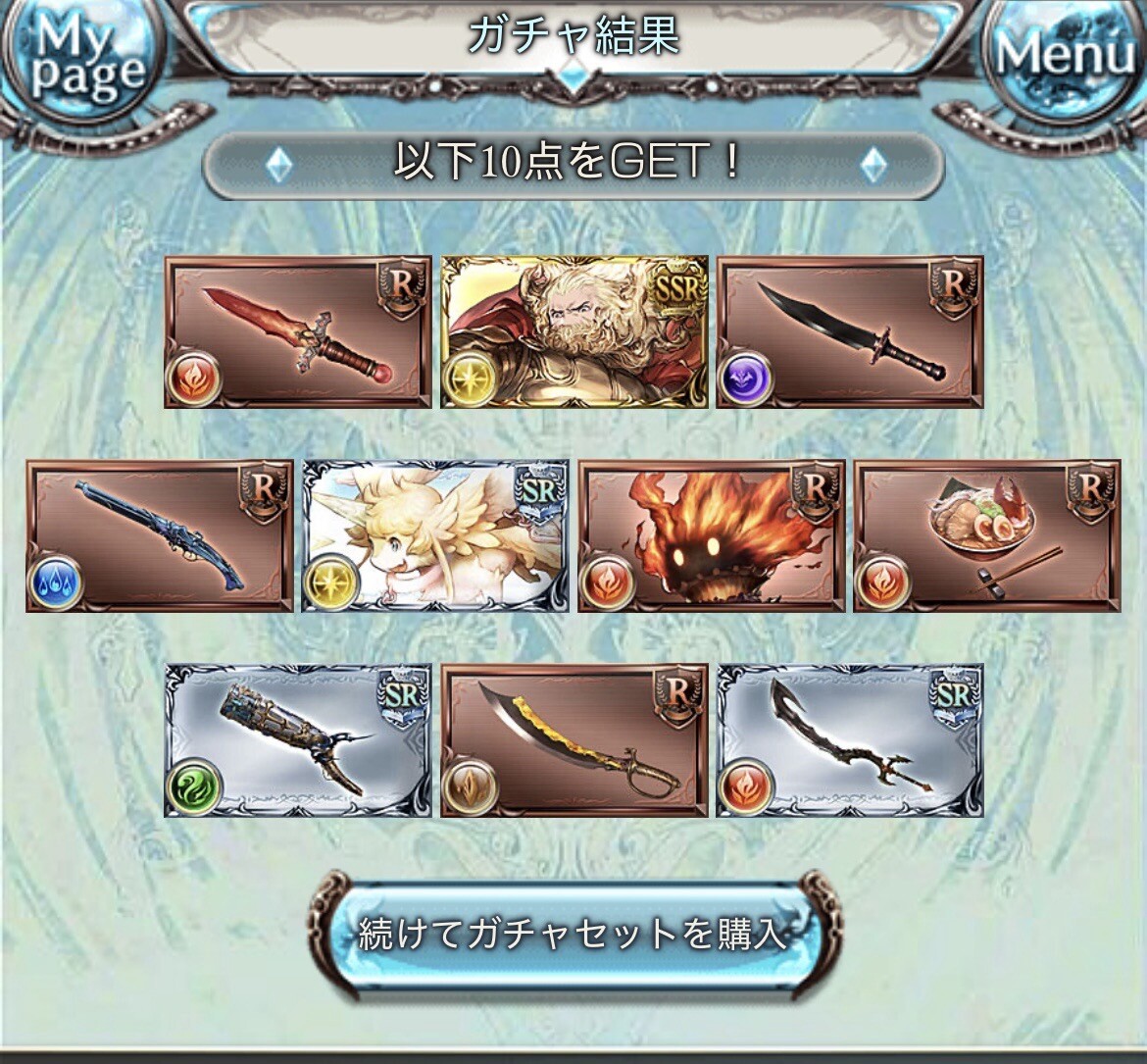Select the SR dark hooked sword card
This screenshot has height=1064, width=1147.
850,740
